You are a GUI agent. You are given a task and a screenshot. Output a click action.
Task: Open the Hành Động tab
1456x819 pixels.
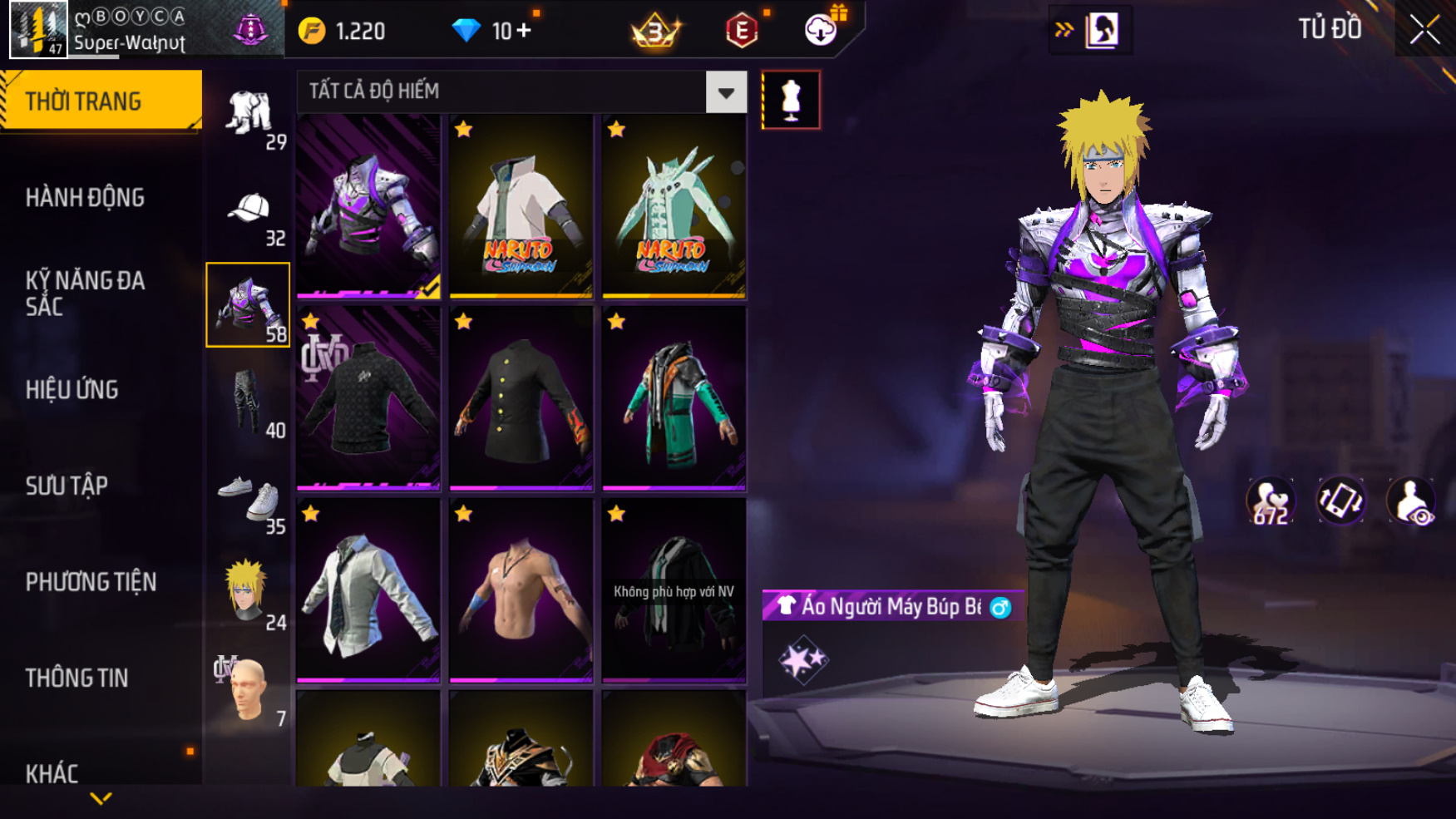[x=85, y=198]
